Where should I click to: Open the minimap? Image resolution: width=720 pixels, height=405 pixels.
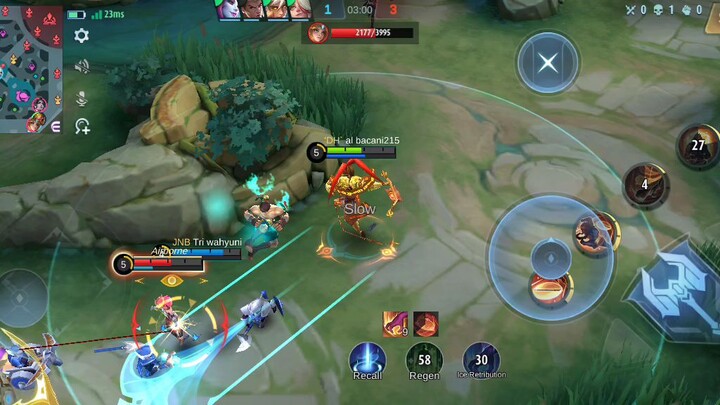pyautogui.click(x=30, y=66)
